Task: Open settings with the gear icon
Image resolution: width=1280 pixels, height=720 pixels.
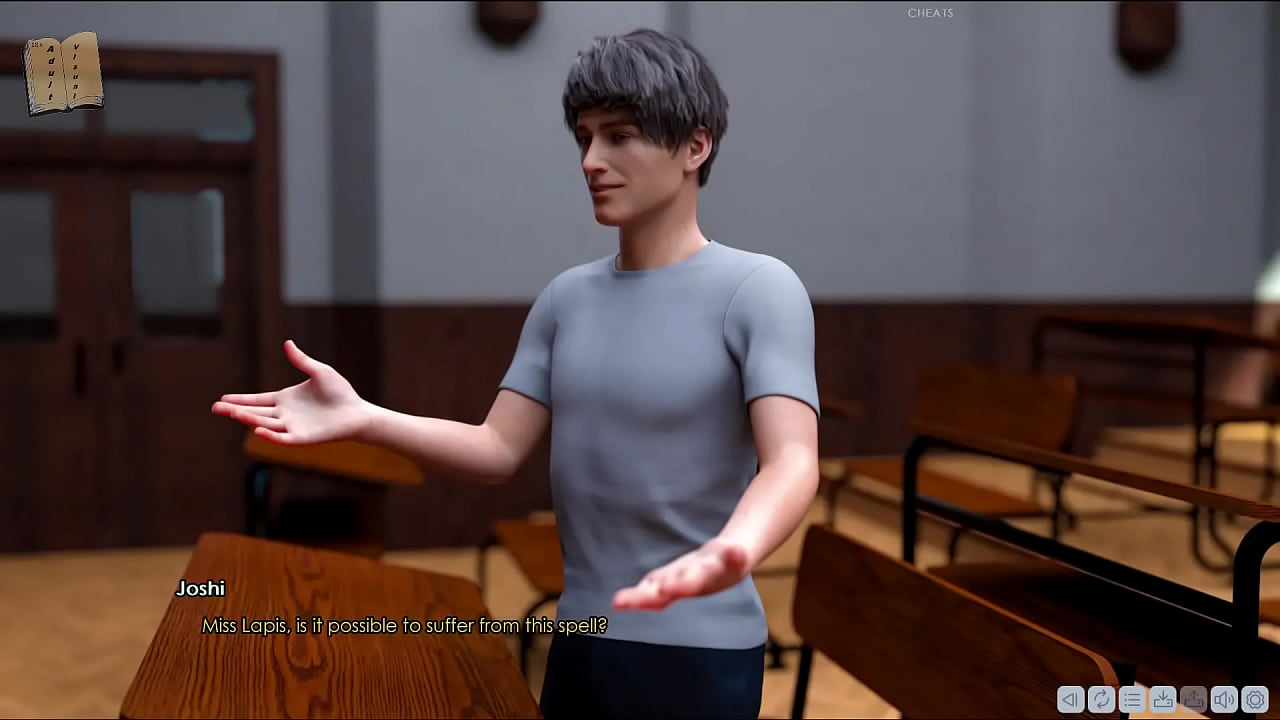Action: [1254, 700]
